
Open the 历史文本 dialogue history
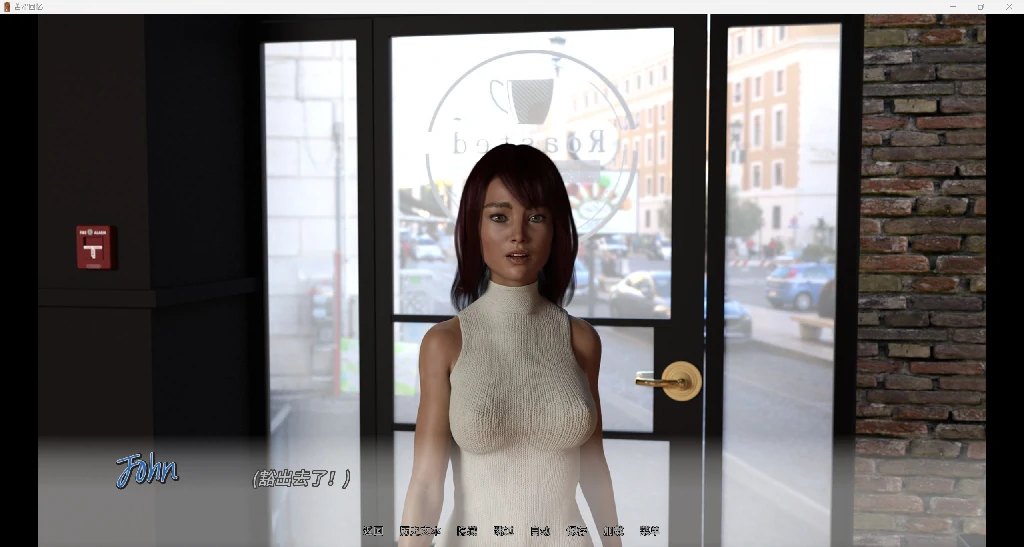(419, 531)
